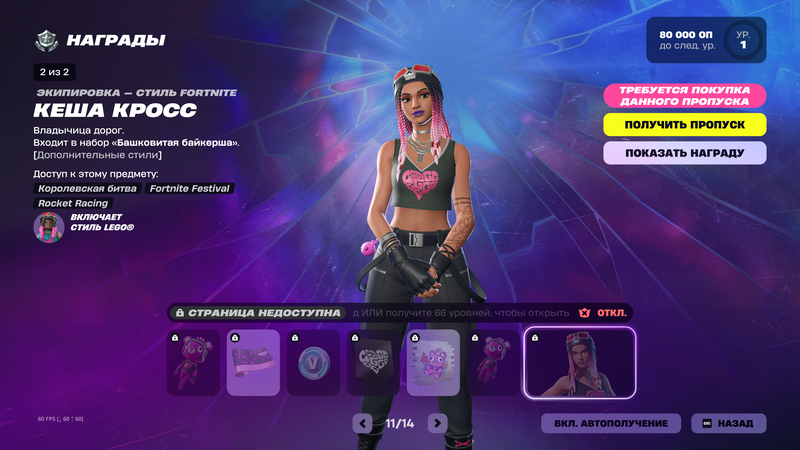800x450 pixels.
Task: Select the Кеша Кросс outfit reward tile
Action: 579,363
